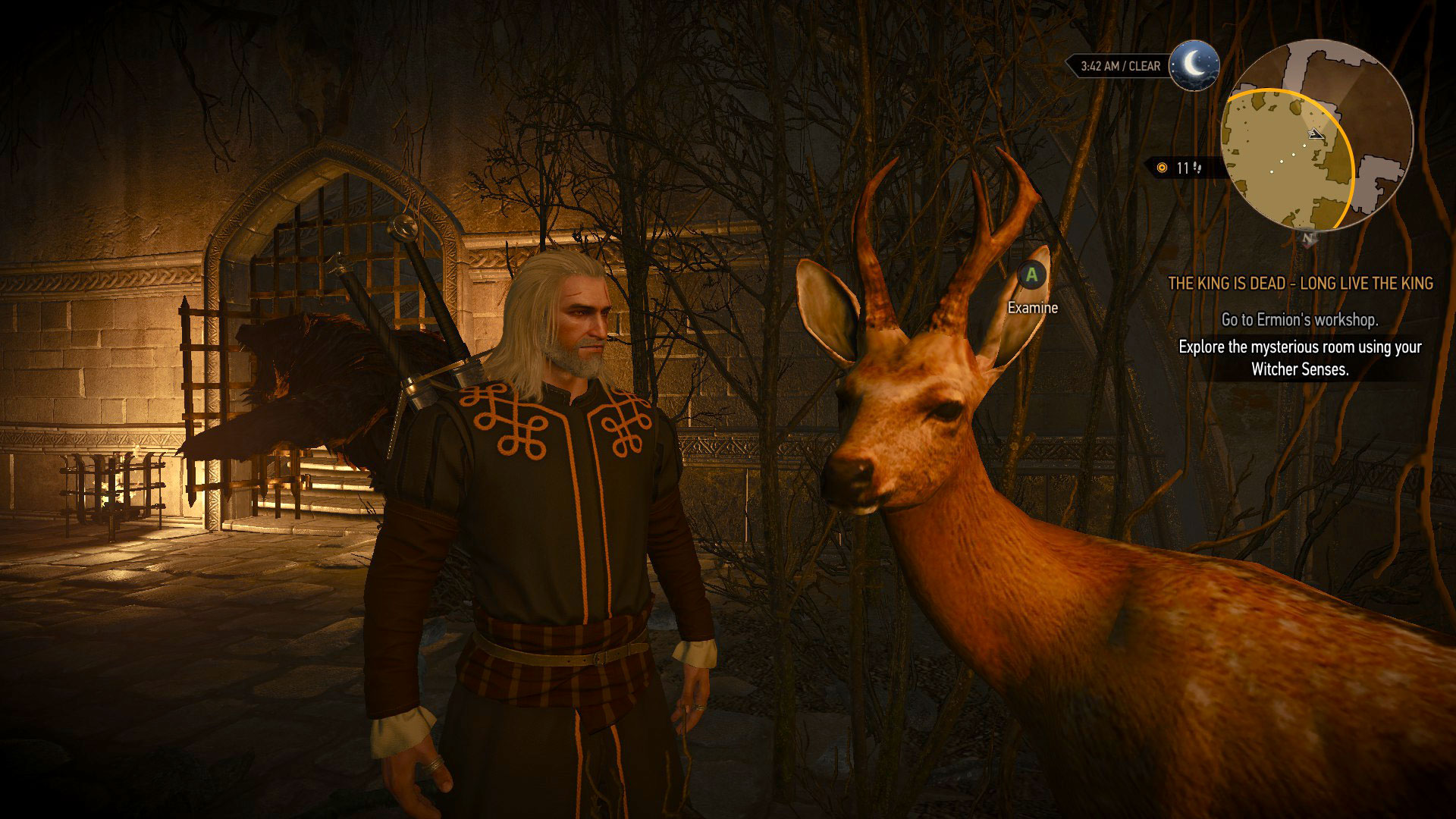Select the footprint tracking icon beside the 11
The image size is (1456, 819).
click(x=1197, y=168)
